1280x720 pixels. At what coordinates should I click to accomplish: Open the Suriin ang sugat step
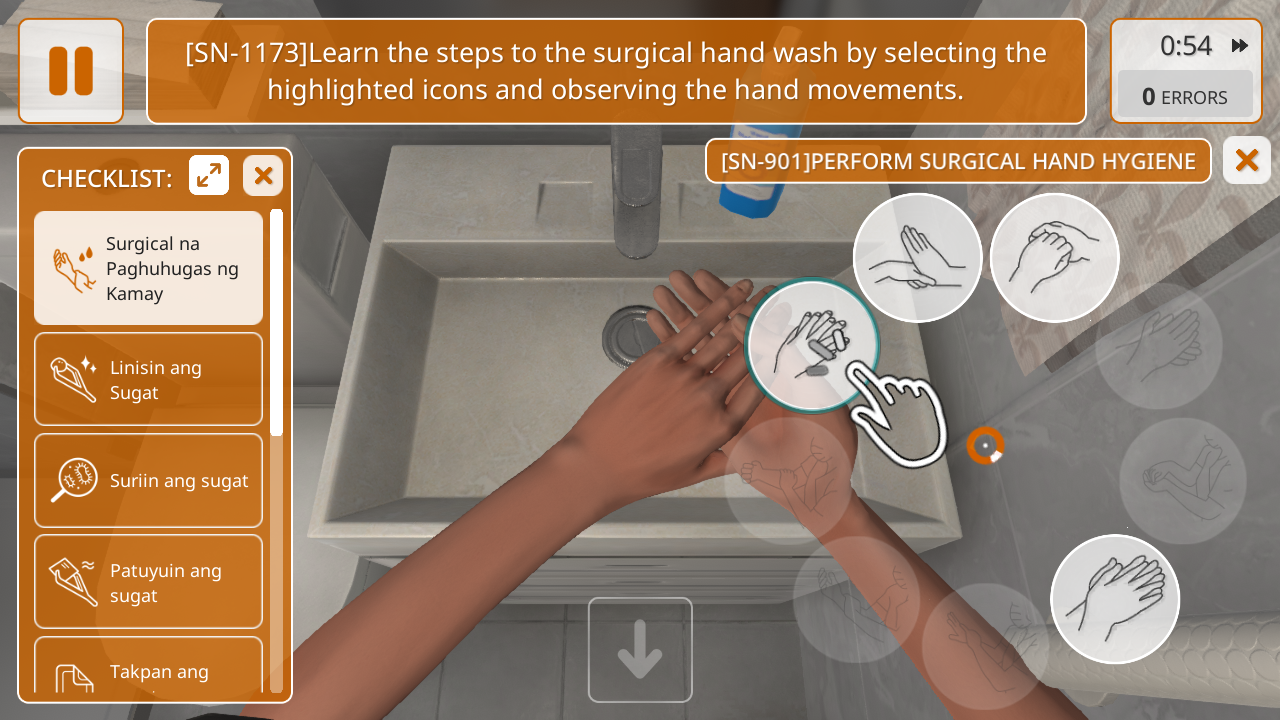pos(149,480)
